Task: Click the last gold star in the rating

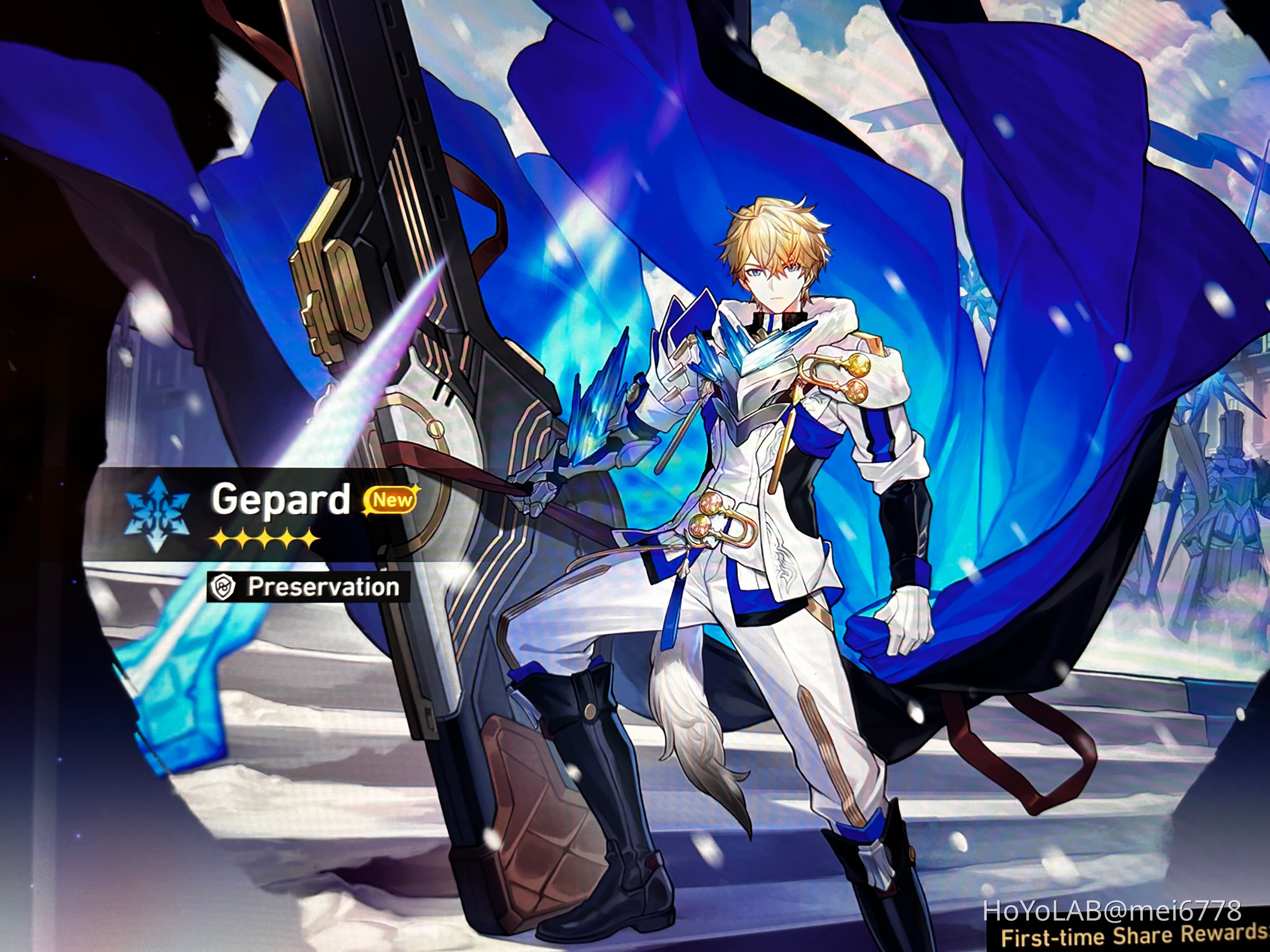Action: click(310, 539)
